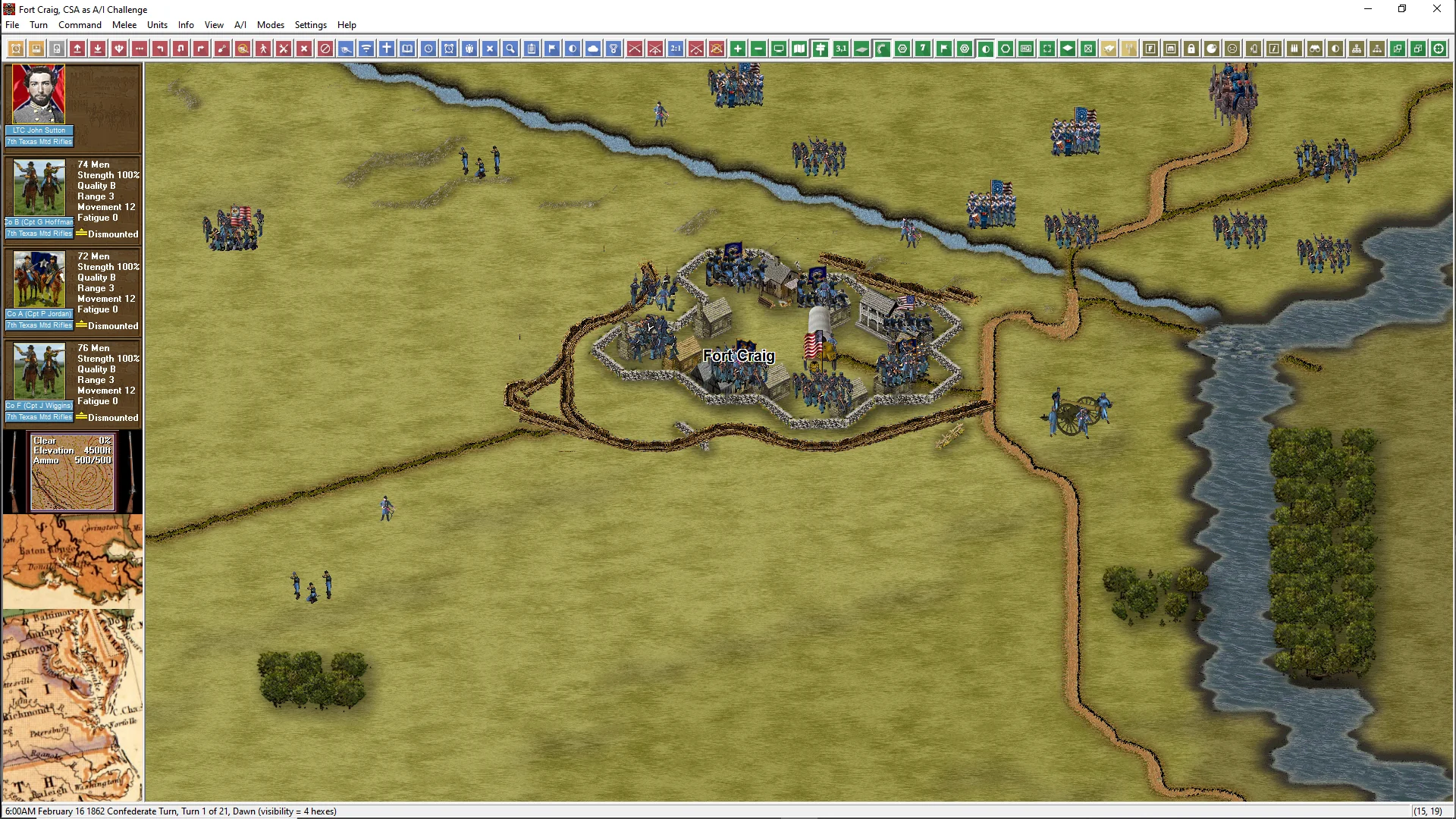Open the Melee menu
Image resolution: width=1456 pixels, height=819 pixels.
point(124,25)
